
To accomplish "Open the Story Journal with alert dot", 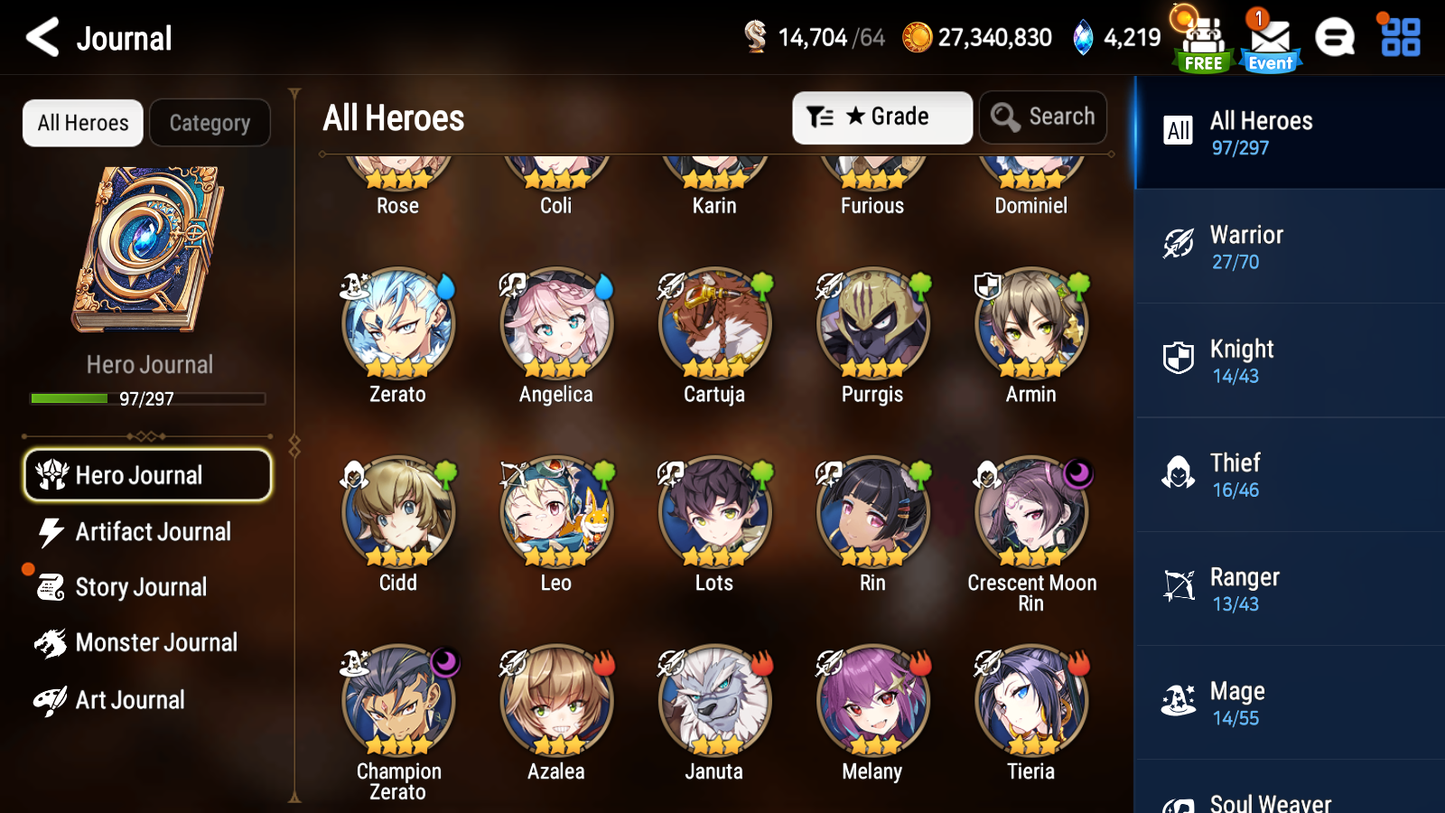I will pos(142,587).
